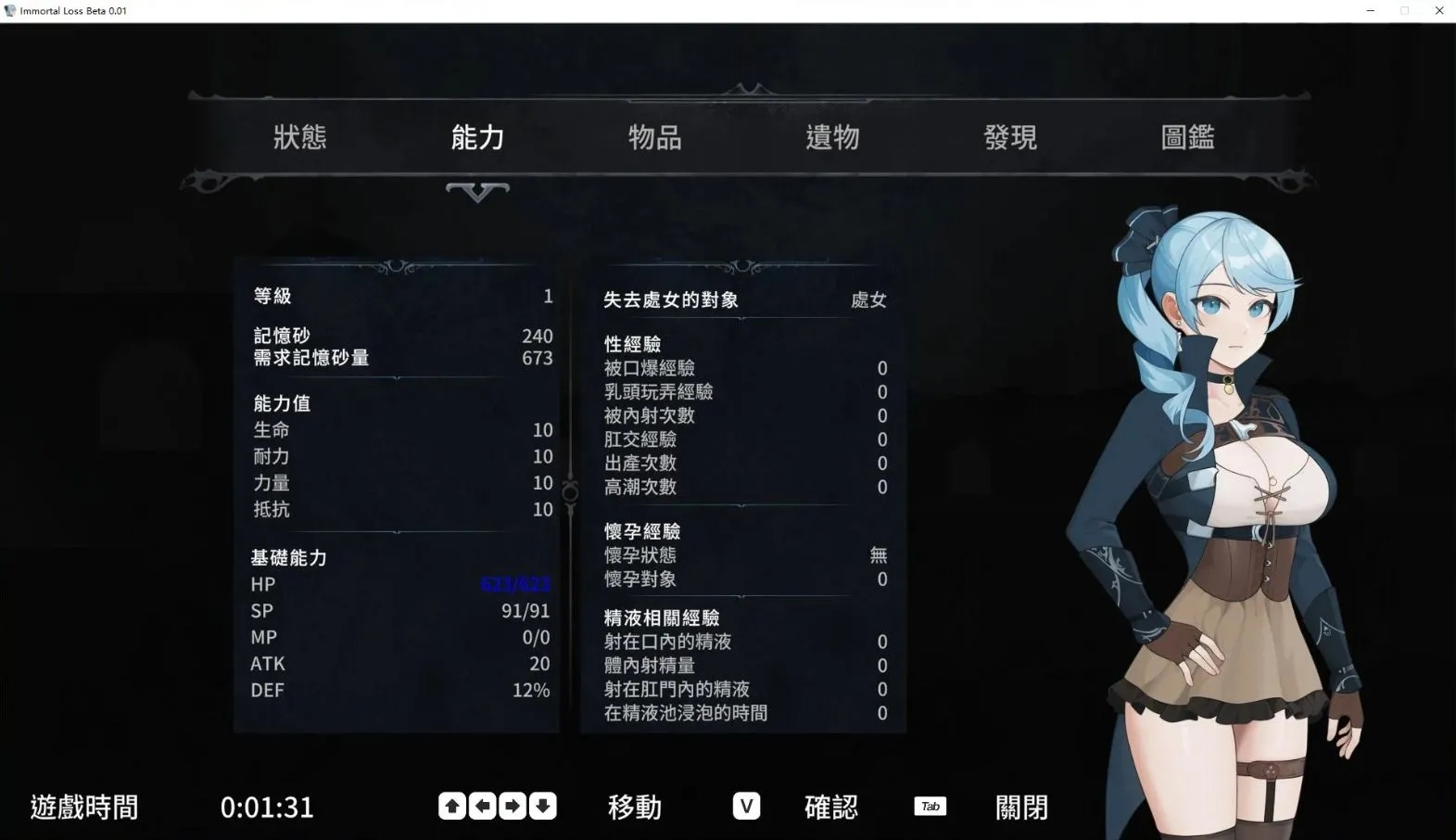The width and height of the screenshot is (1456, 840).
Task: Click the 關閉 close label
Action: pyautogui.click(x=1020, y=806)
